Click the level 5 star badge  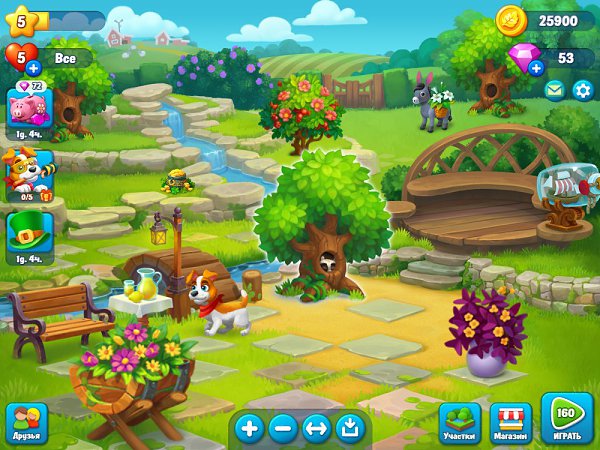click(x=22, y=19)
